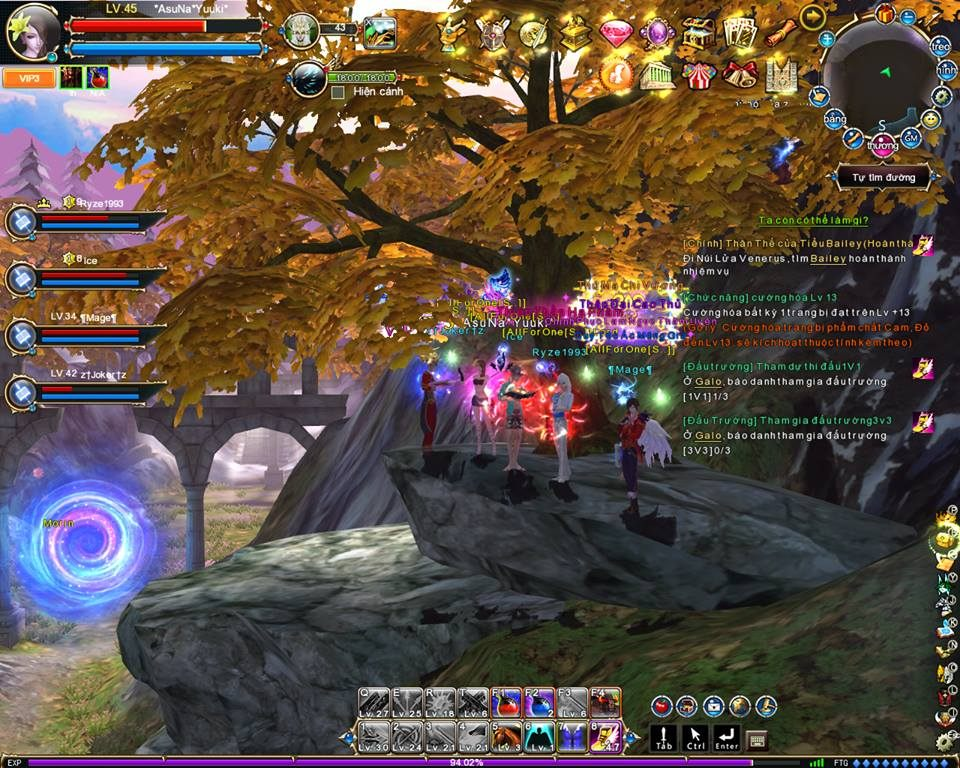
Task: Open the playing cards icon
Action: click(x=739, y=34)
